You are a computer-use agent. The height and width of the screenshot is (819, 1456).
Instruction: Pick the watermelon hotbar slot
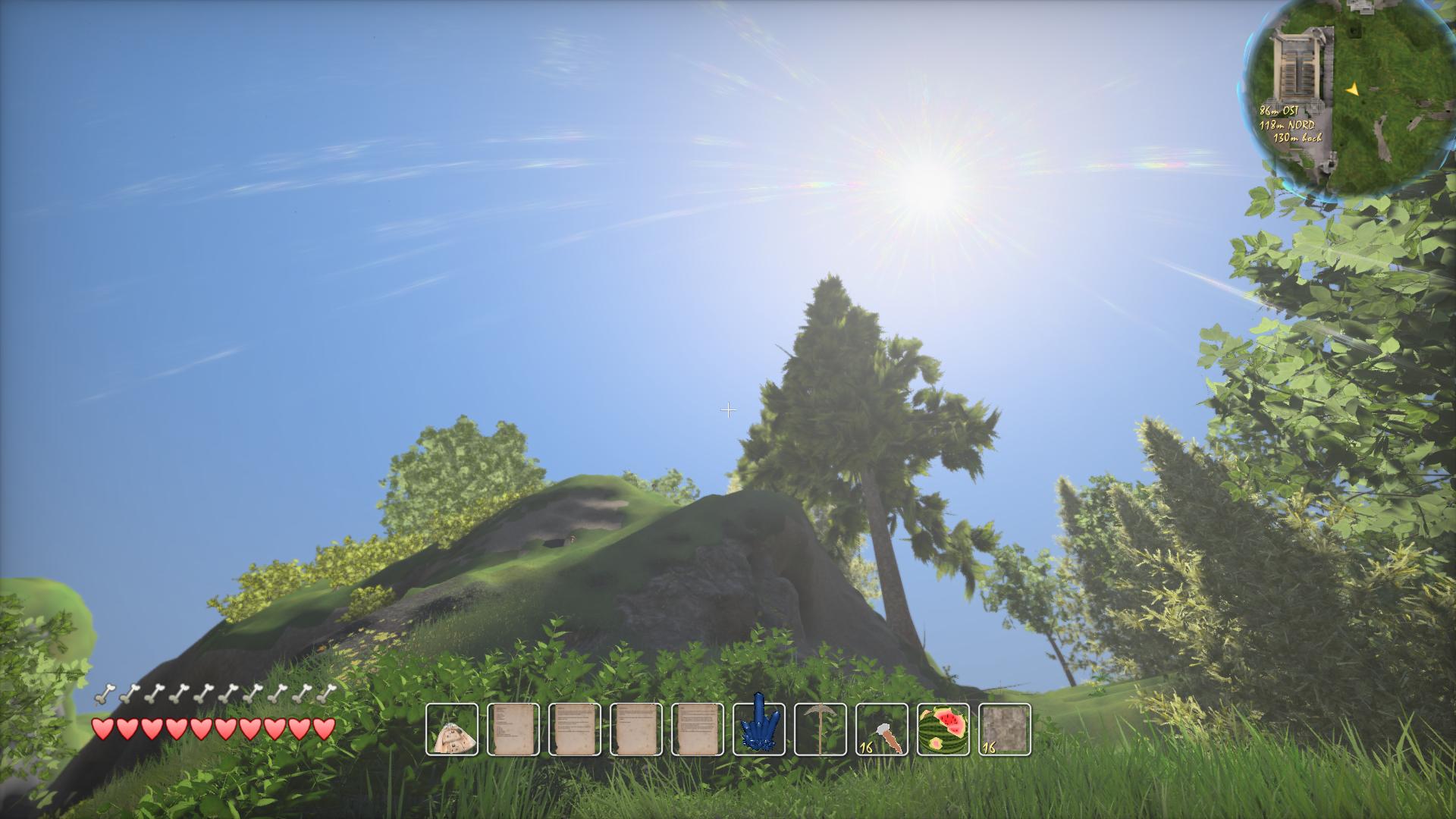click(x=943, y=730)
